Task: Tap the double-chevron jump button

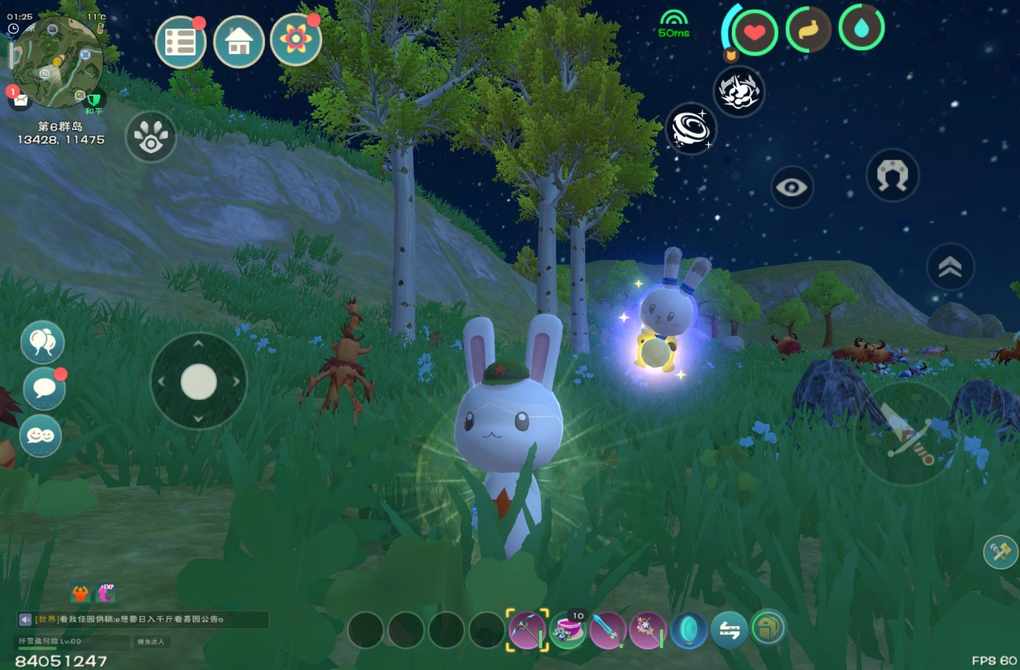Action: coord(951,266)
